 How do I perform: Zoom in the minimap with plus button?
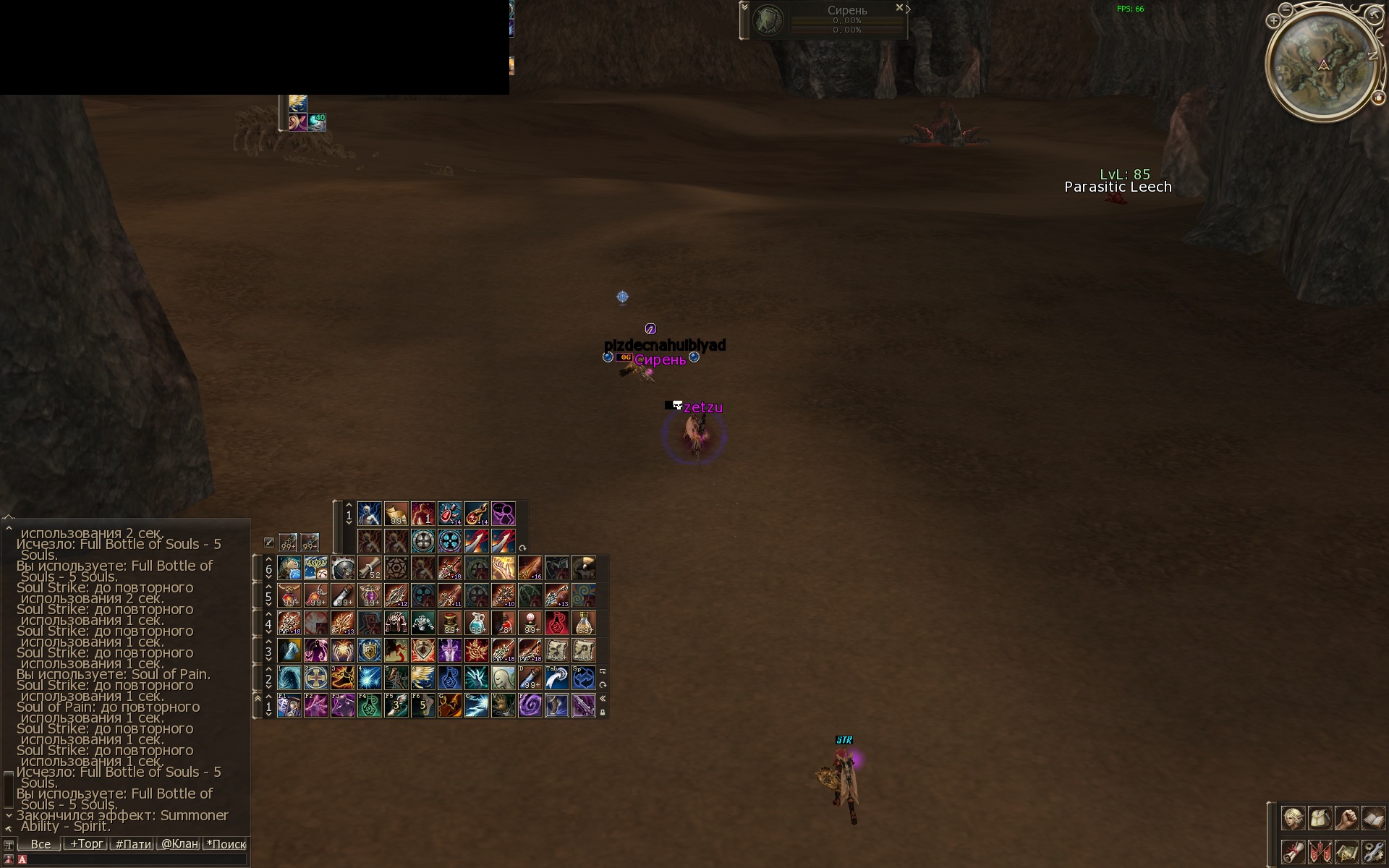pos(1273,21)
